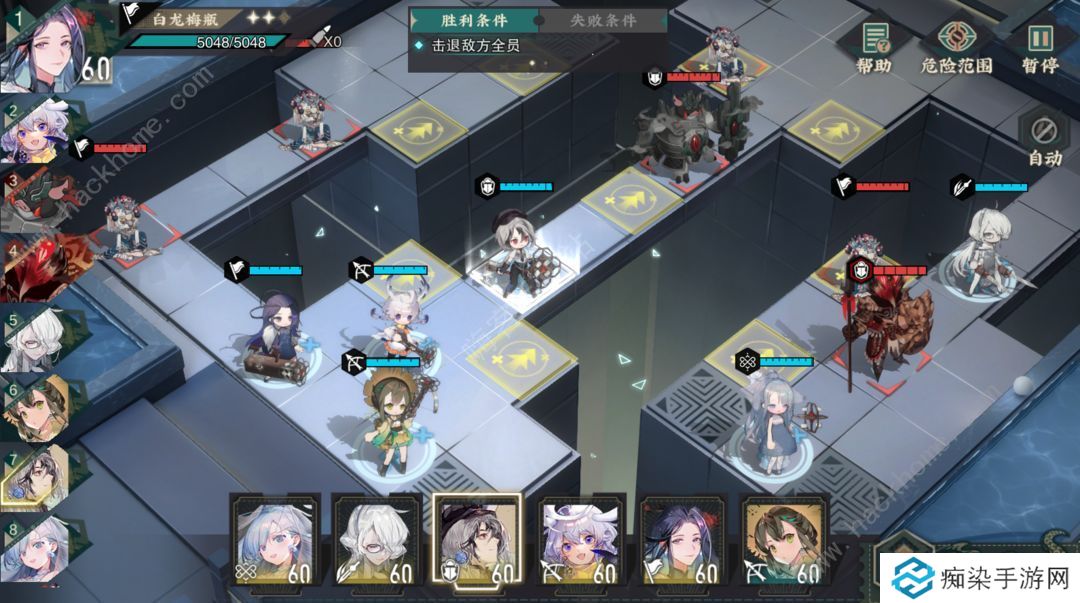Click turn order portrait number 2
This screenshot has height=603, width=1080.
[x=38, y=133]
